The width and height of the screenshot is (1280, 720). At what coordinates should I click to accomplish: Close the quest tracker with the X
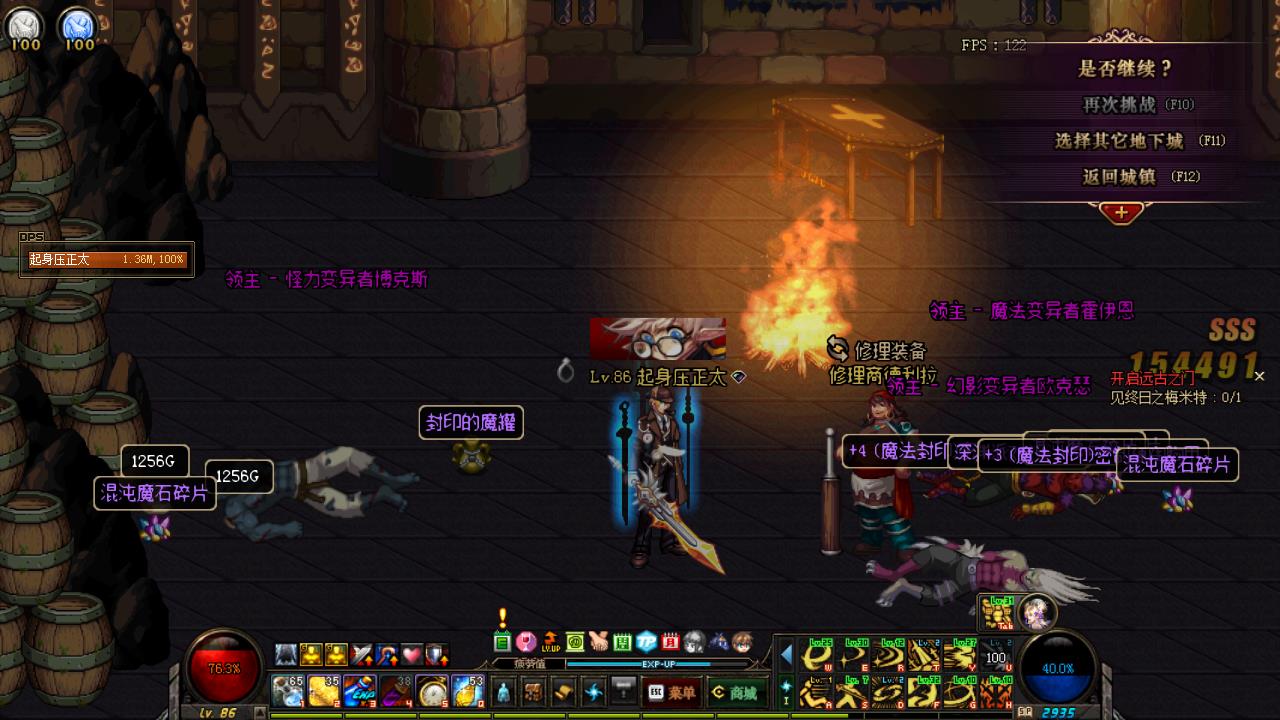tap(1259, 376)
